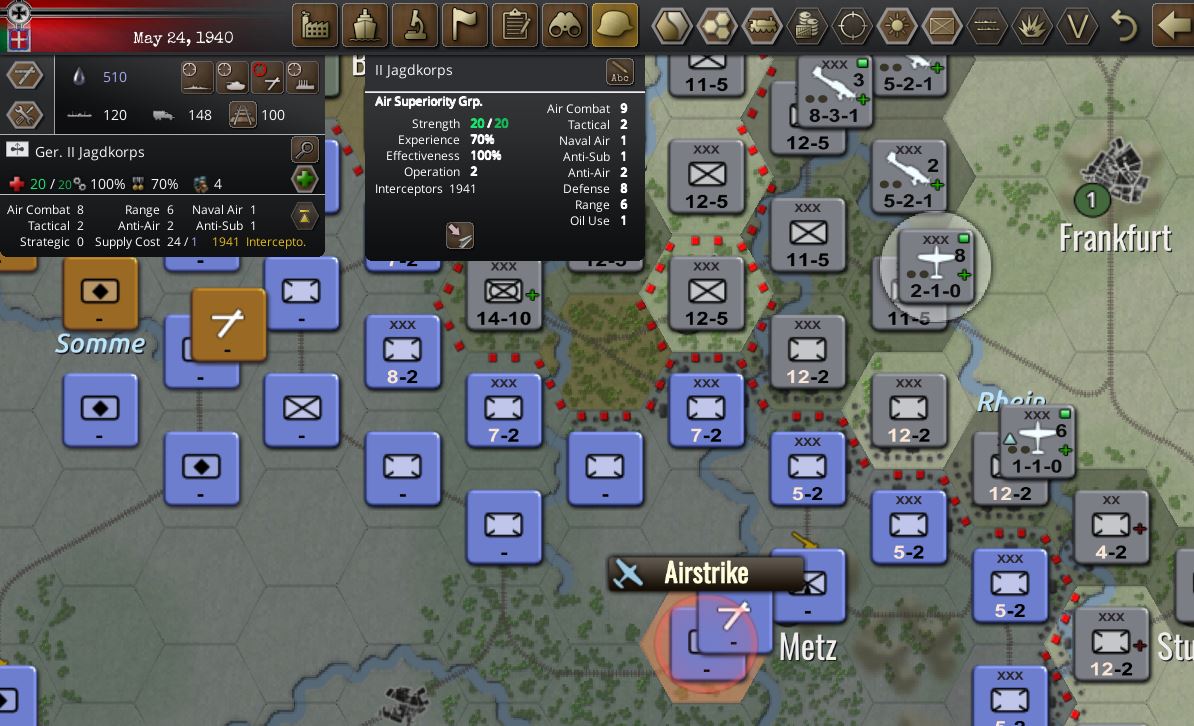Open the factory production screen
Screen dimensions: 1194x726
tap(315, 26)
